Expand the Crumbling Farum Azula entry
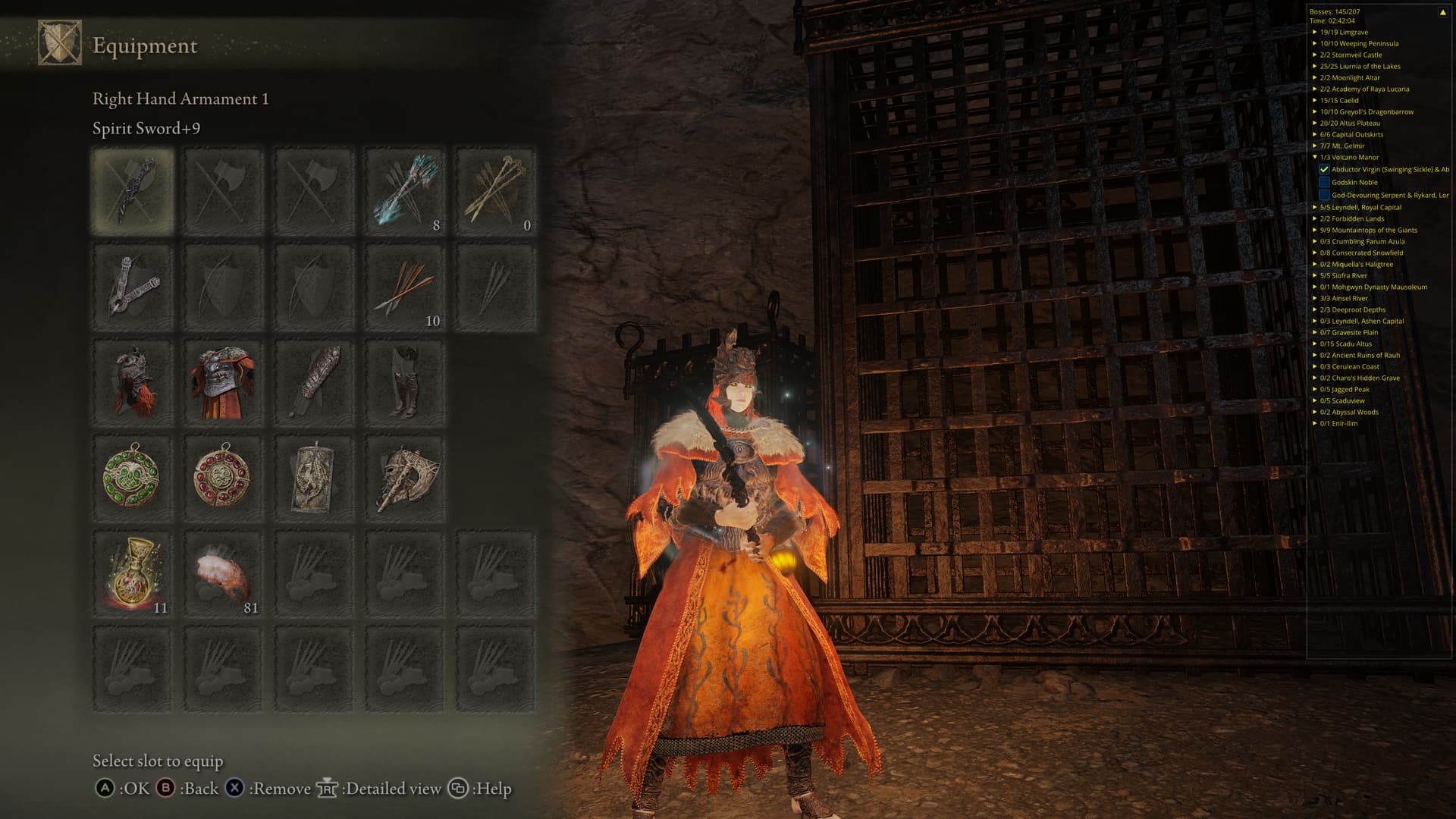The width and height of the screenshot is (1456, 819). [x=1315, y=241]
